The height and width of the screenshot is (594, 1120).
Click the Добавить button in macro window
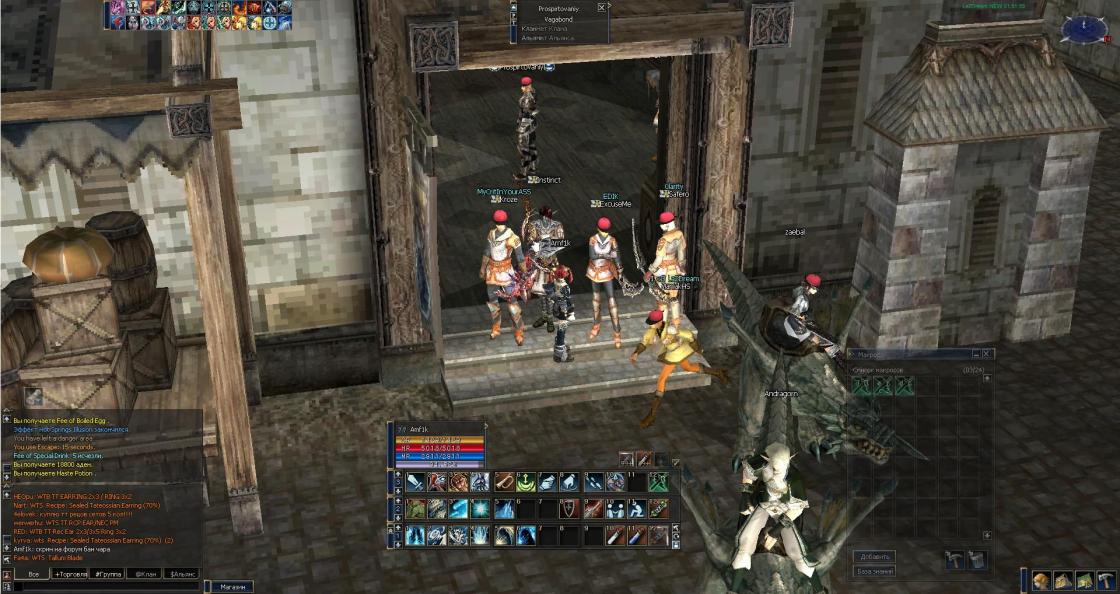click(x=875, y=556)
